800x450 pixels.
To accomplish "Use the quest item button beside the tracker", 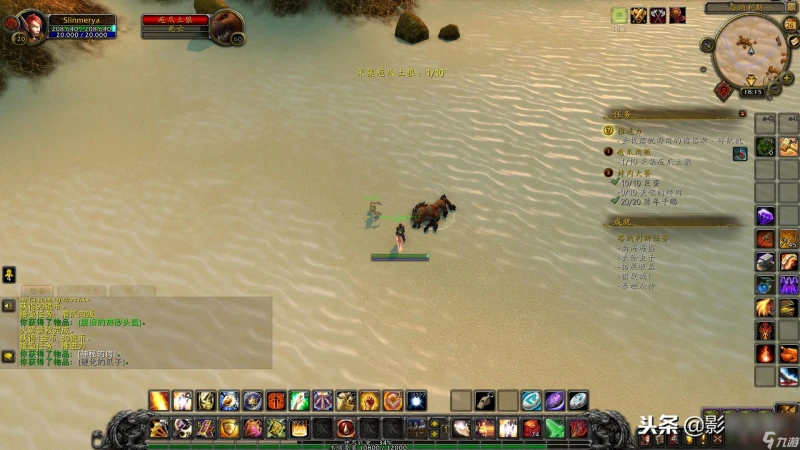I will point(740,153).
